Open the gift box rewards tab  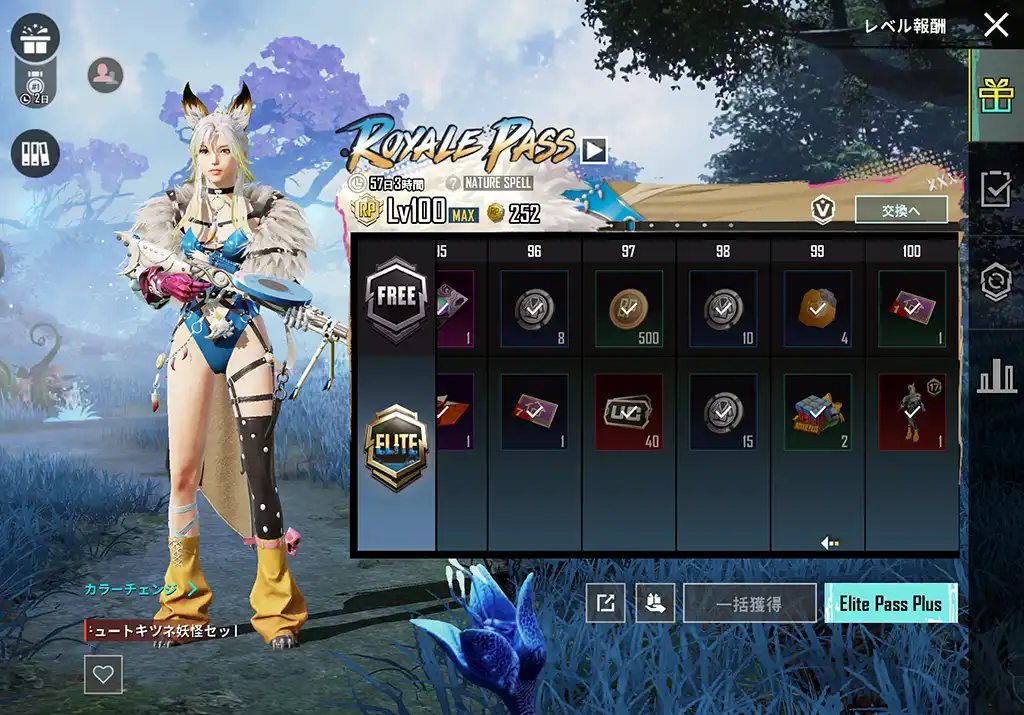[996, 96]
